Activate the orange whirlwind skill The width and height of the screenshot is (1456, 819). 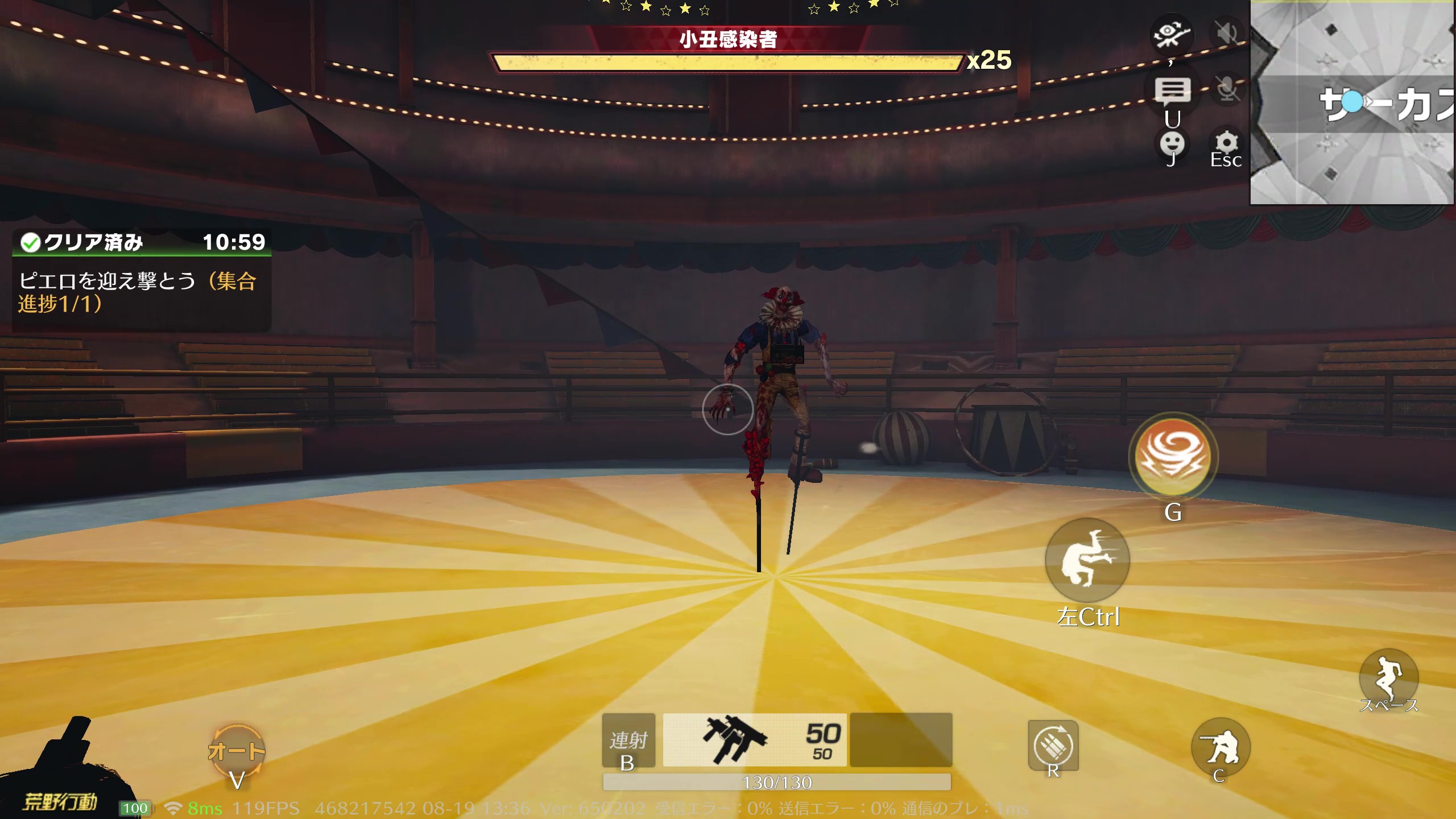[1173, 456]
